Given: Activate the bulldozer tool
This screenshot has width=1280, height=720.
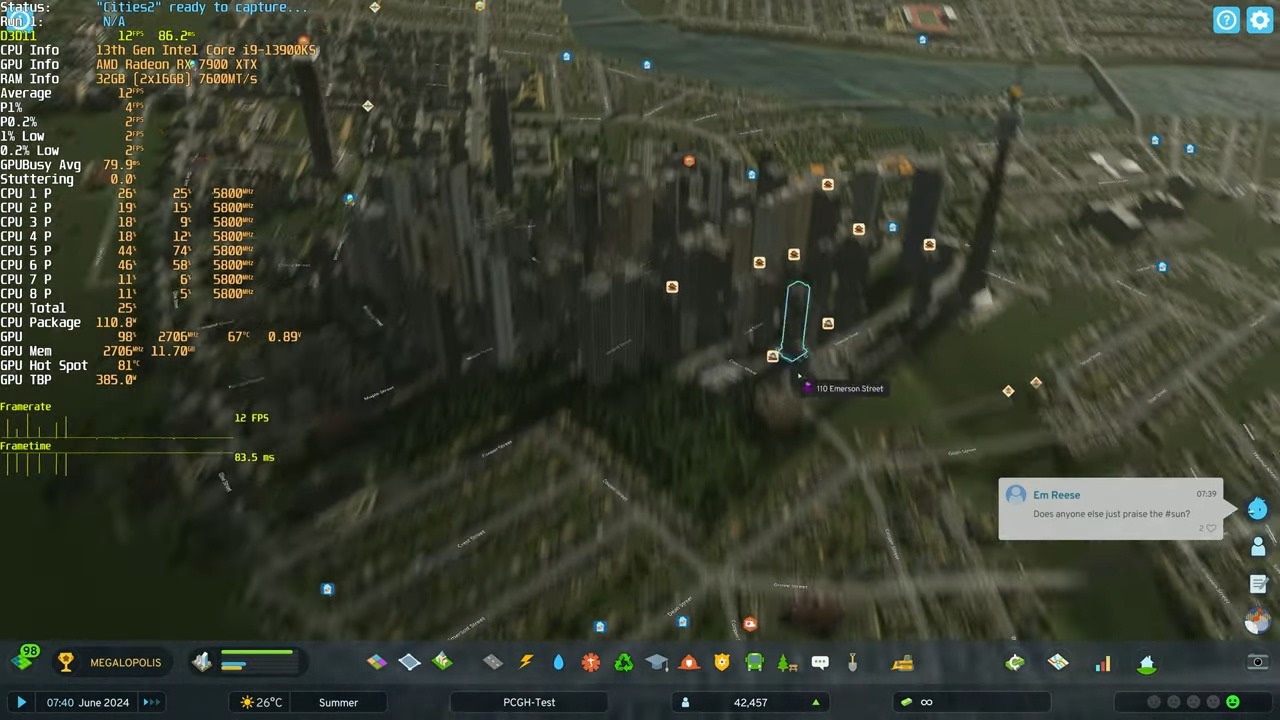Looking at the screenshot, I should [x=903, y=662].
